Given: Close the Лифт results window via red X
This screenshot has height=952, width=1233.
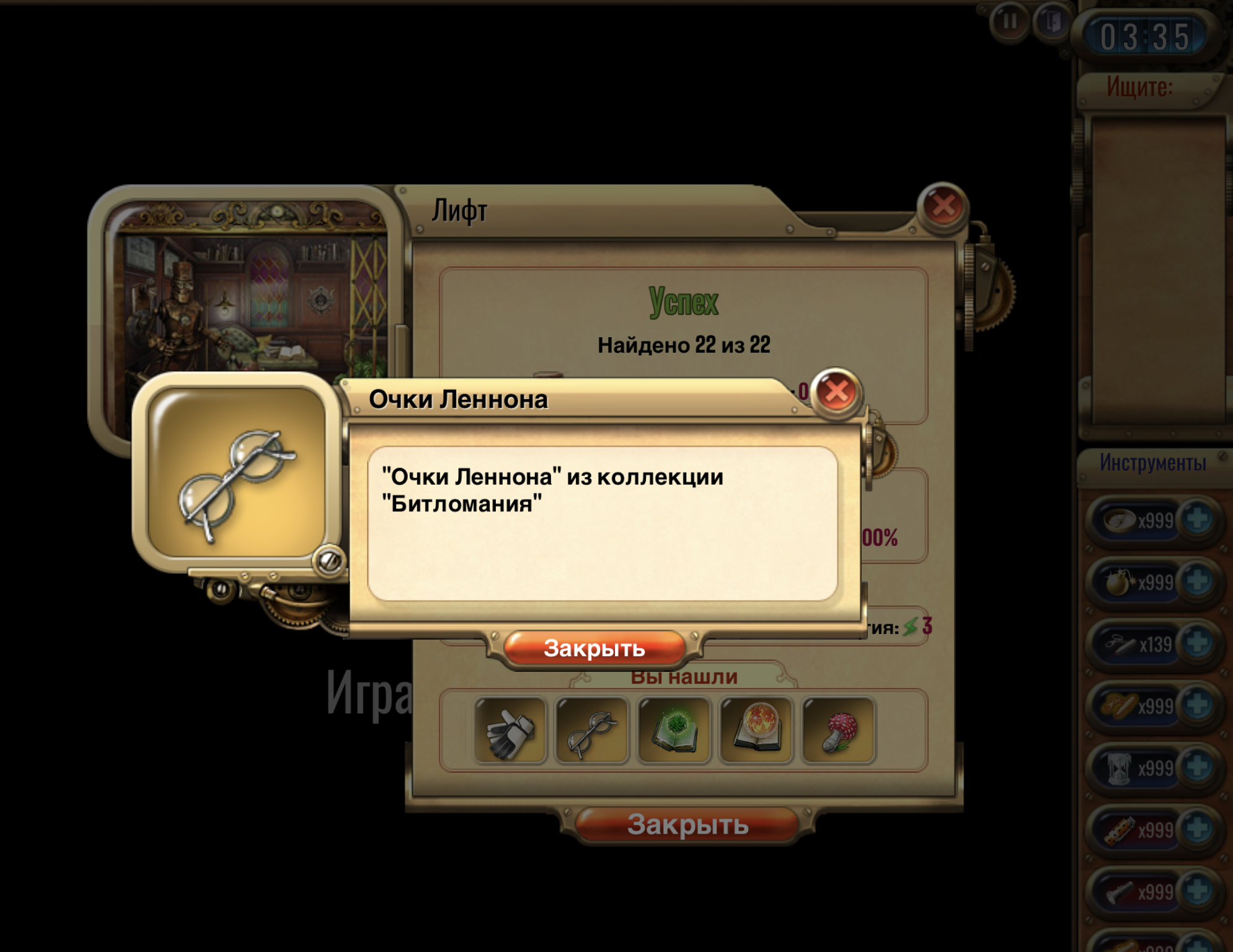Looking at the screenshot, I should pos(943,206).
